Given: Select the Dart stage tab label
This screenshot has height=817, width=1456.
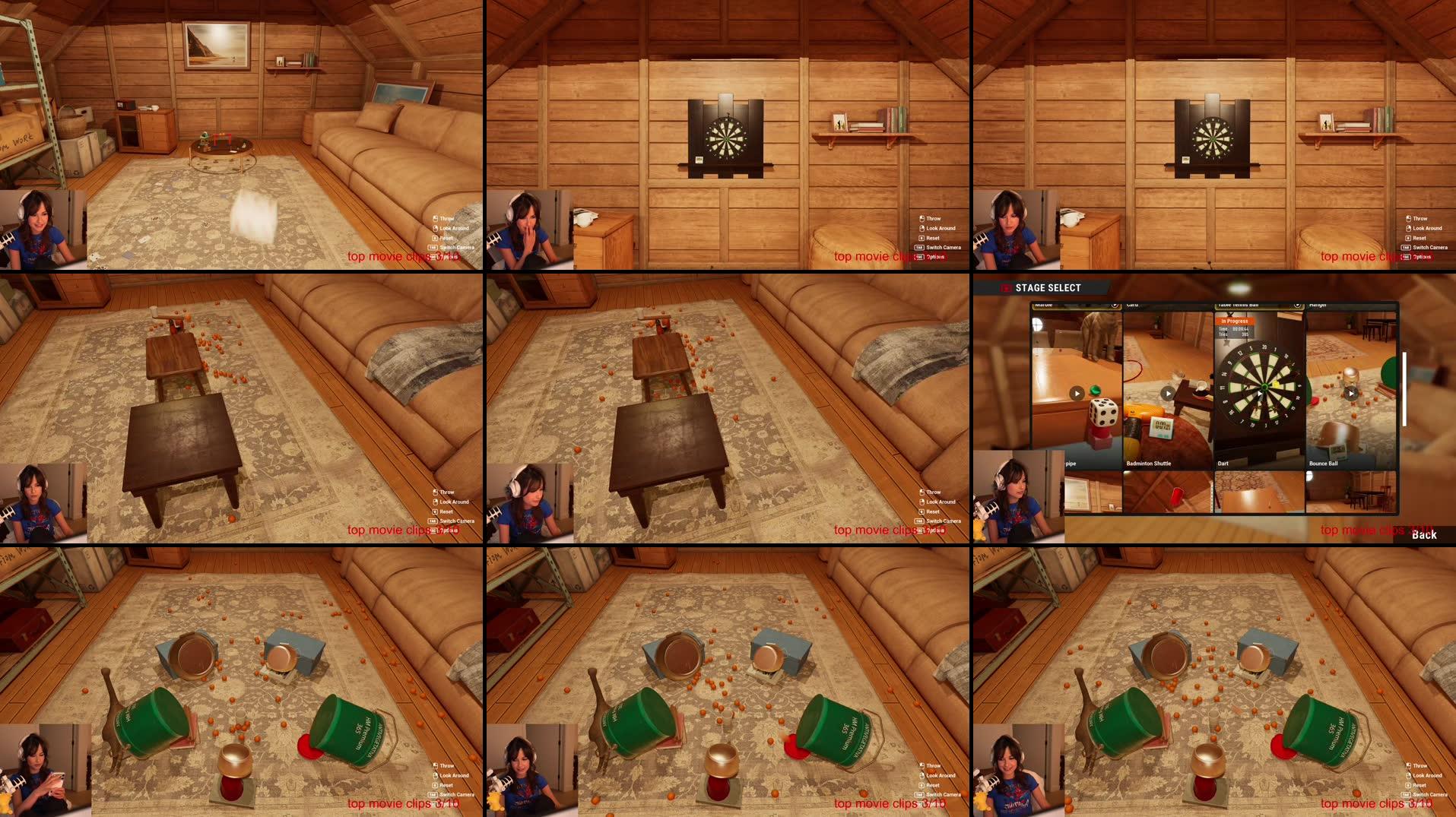Looking at the screenshot, I should (1224, 463).
